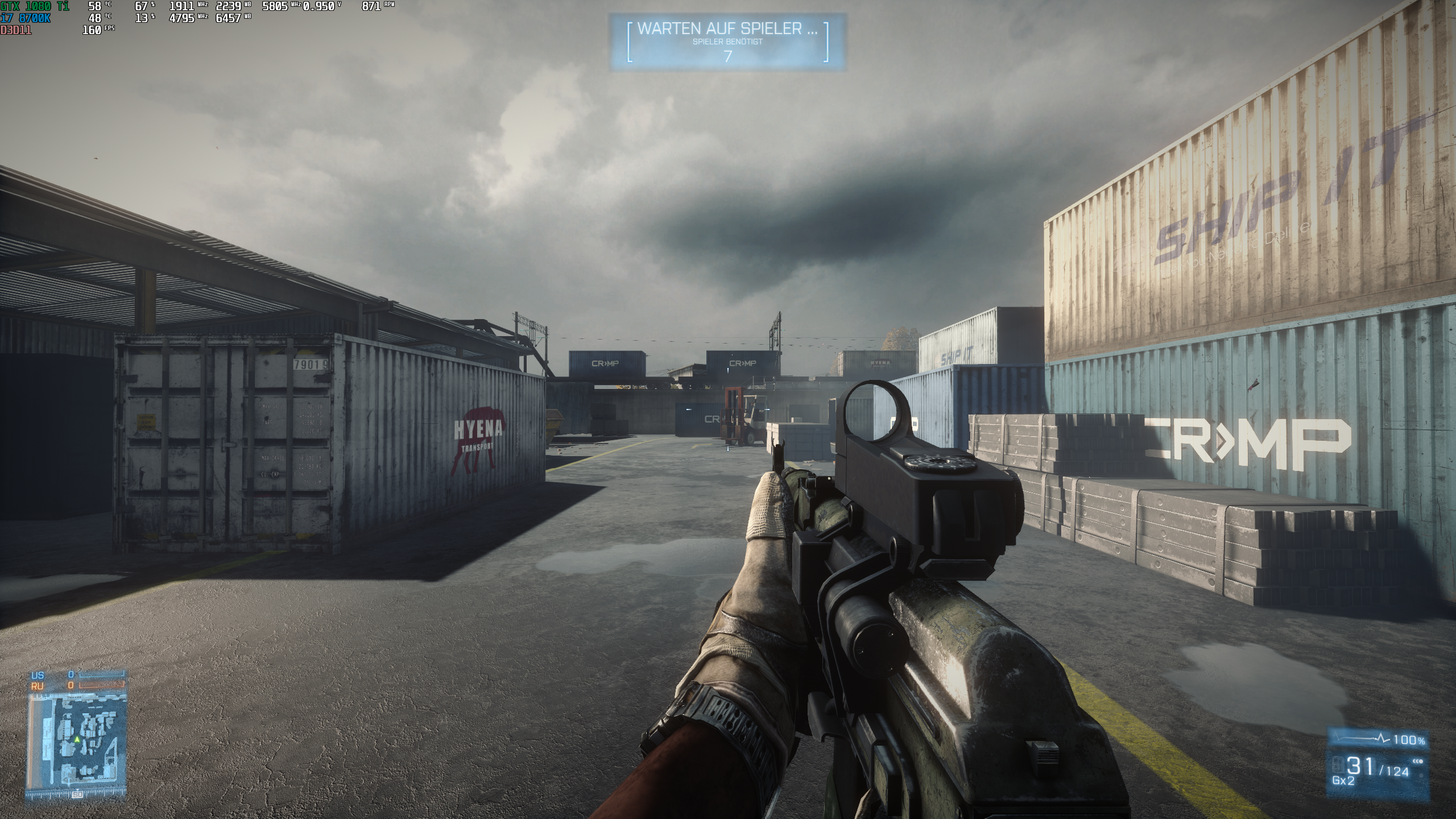
Task: Click the green player arrow on the minimap
Action: click(x=77, y=740)
